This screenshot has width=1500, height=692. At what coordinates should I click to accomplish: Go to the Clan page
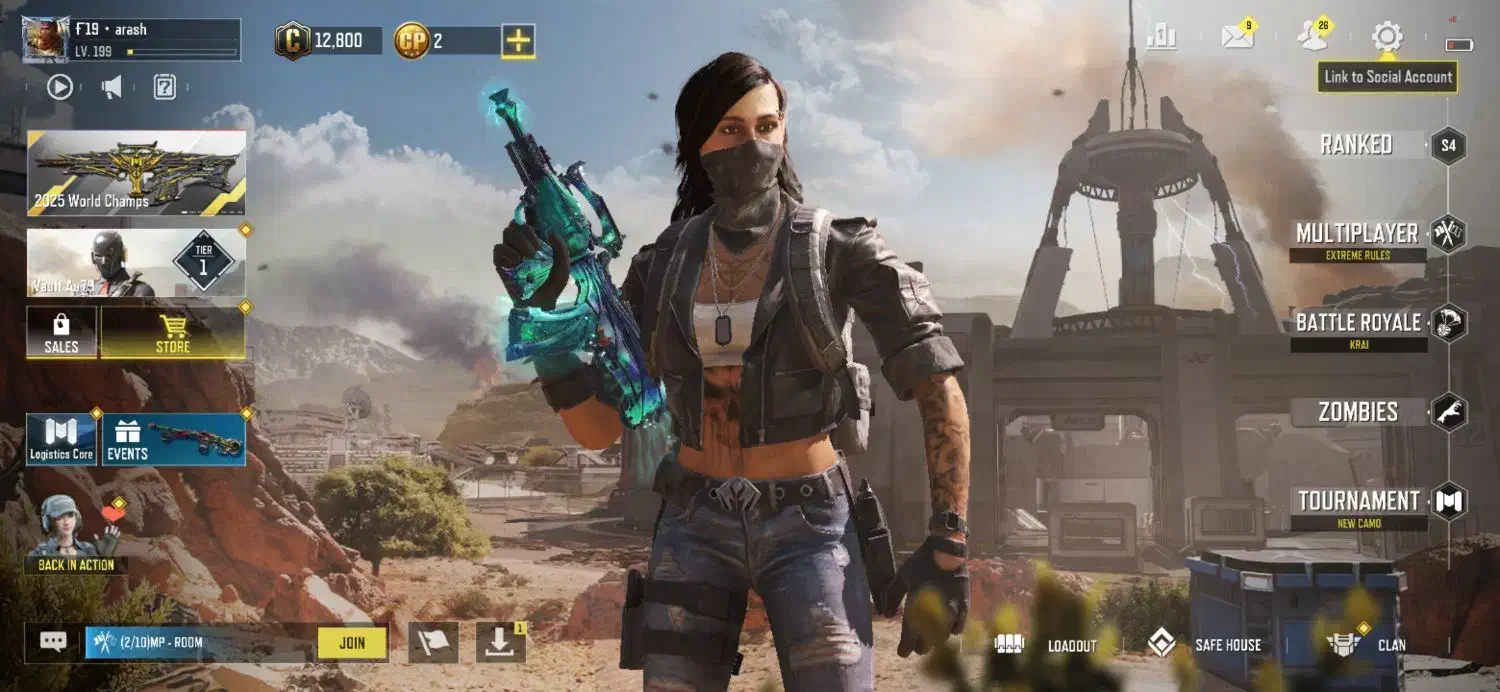tap(1368, 645)
